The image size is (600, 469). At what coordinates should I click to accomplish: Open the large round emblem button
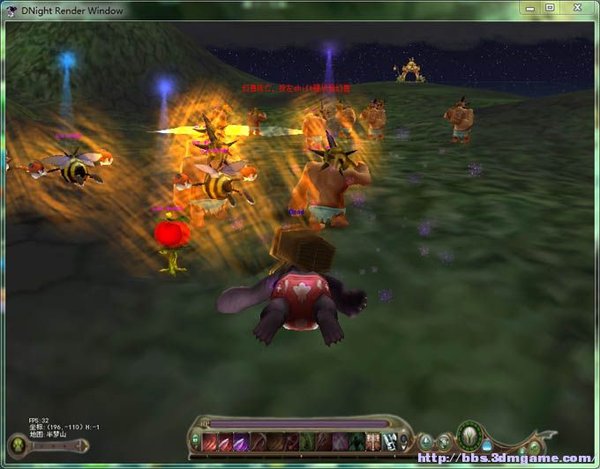467,436
